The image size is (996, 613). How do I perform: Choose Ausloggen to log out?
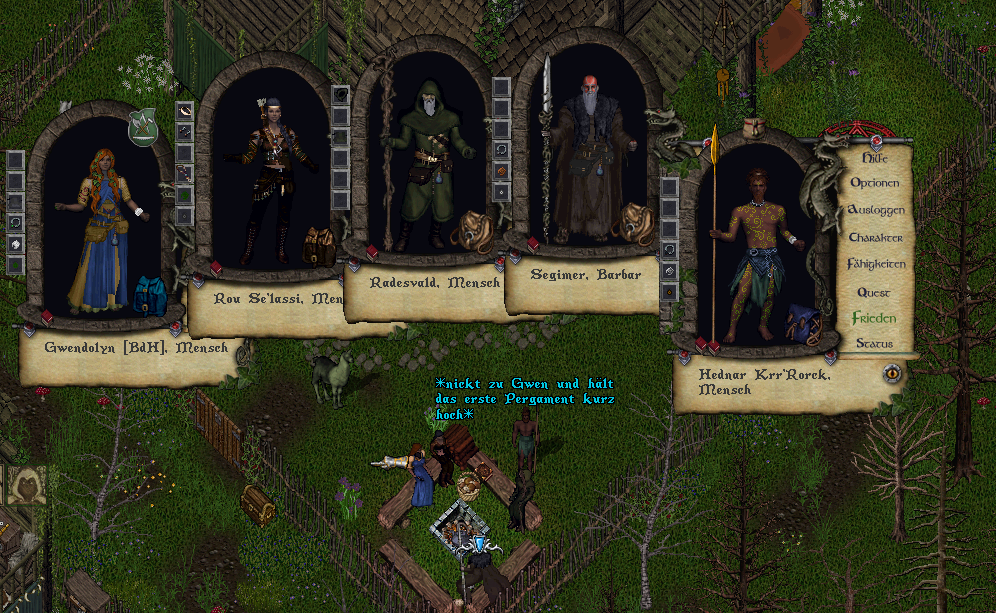[x=875, y=210]
